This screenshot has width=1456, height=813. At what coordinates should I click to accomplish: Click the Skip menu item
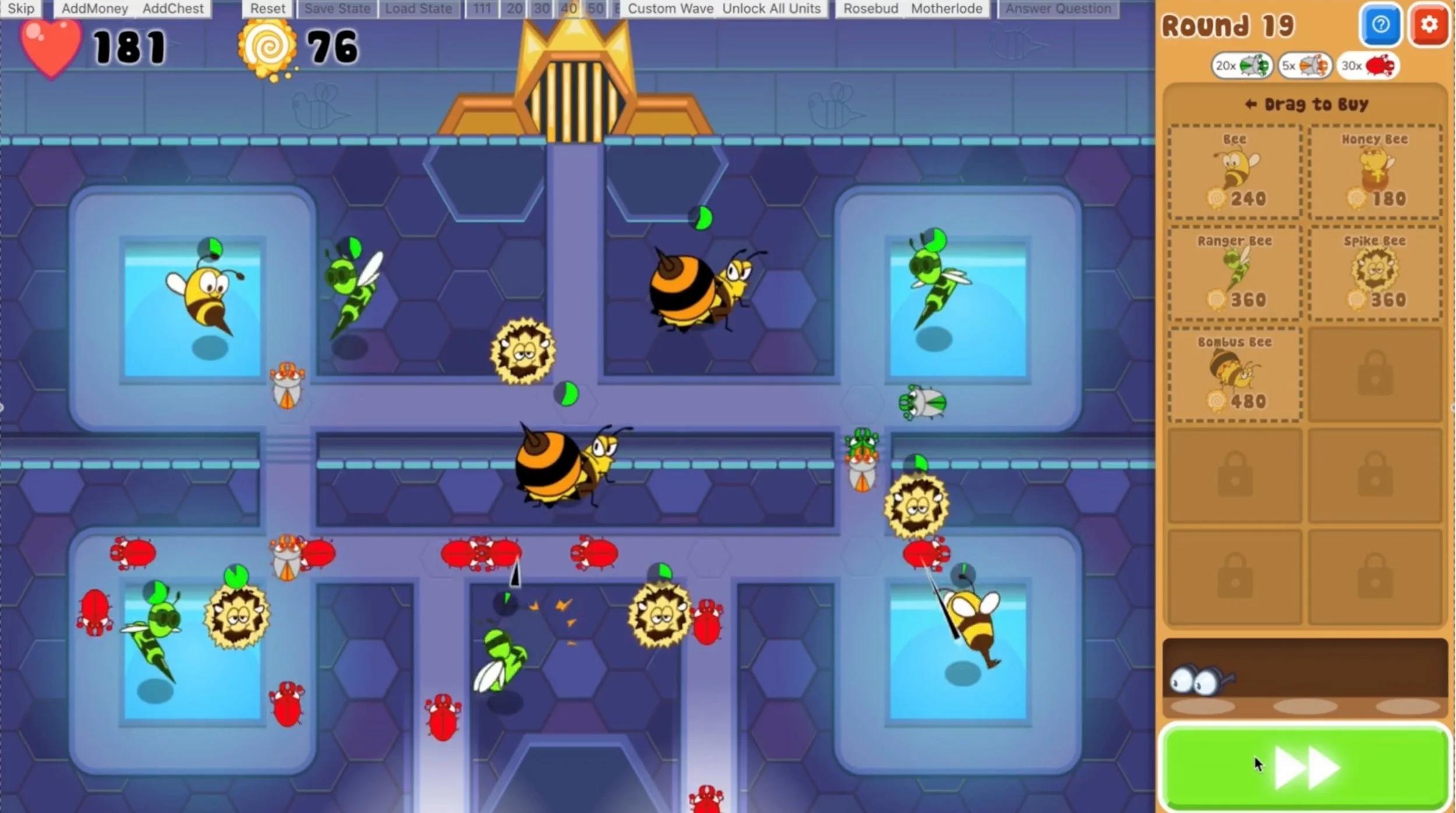coord(21,8)
